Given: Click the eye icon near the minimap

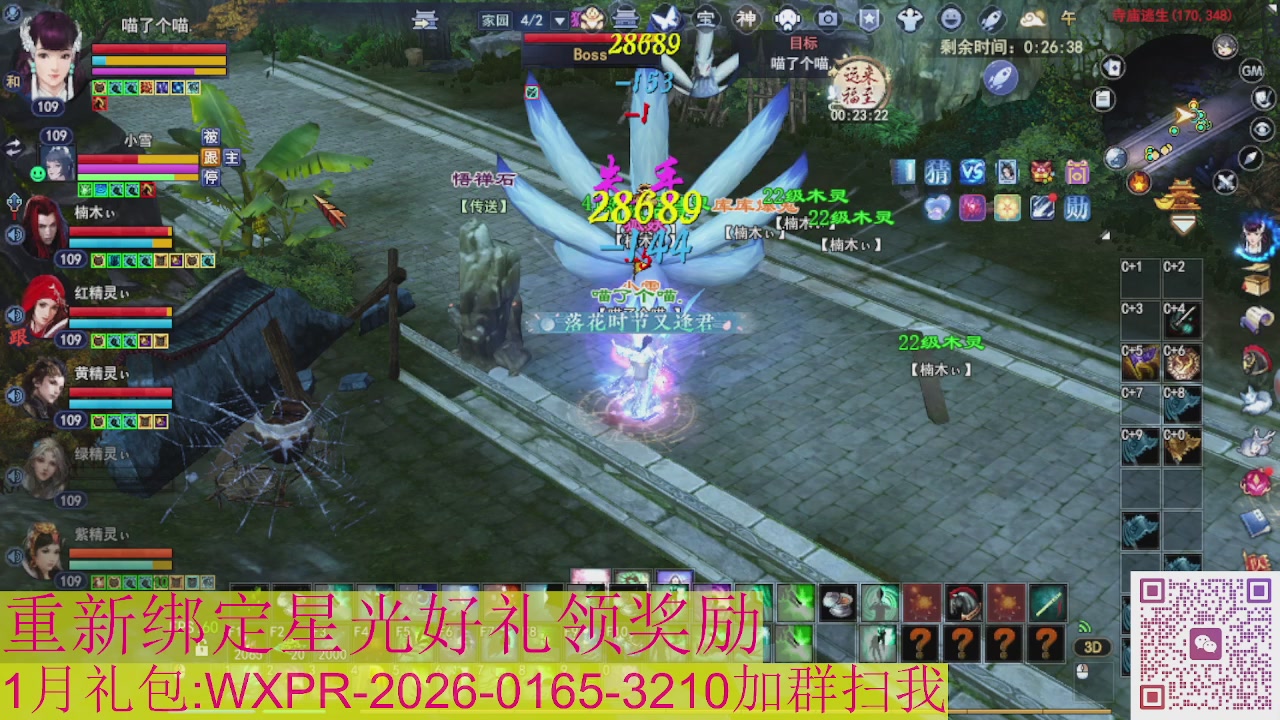Looking at the screenshot, I should coord(1263,129).
